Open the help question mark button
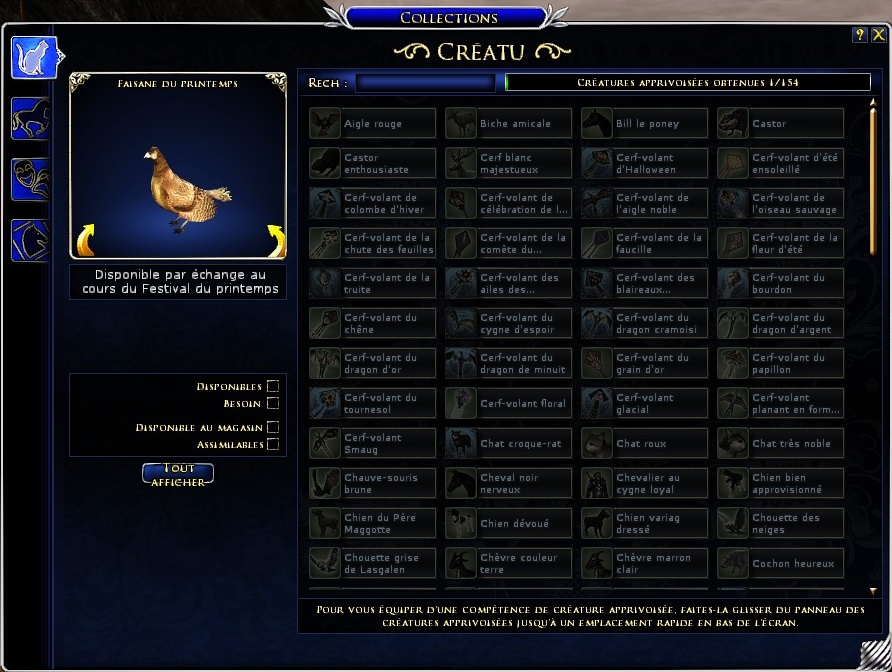 click(860, 34)
